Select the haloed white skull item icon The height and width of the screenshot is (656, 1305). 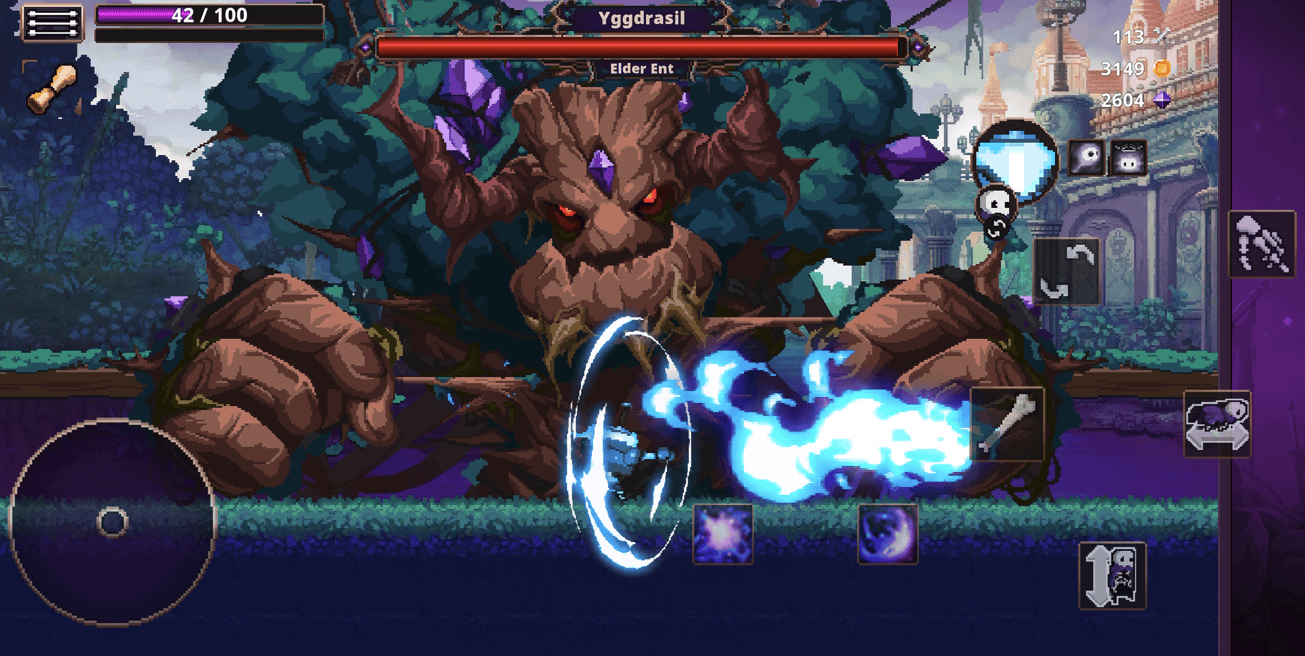[1128, 158]
